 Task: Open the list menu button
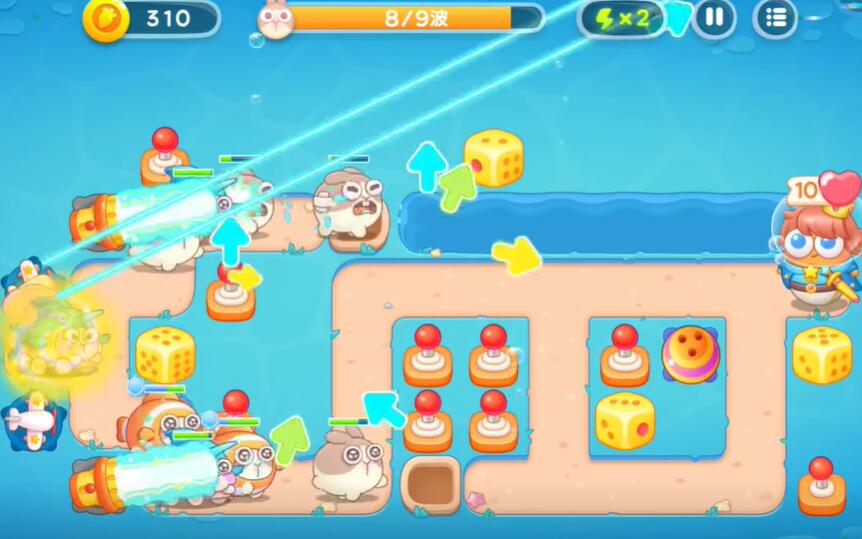[x=776, y=18]
